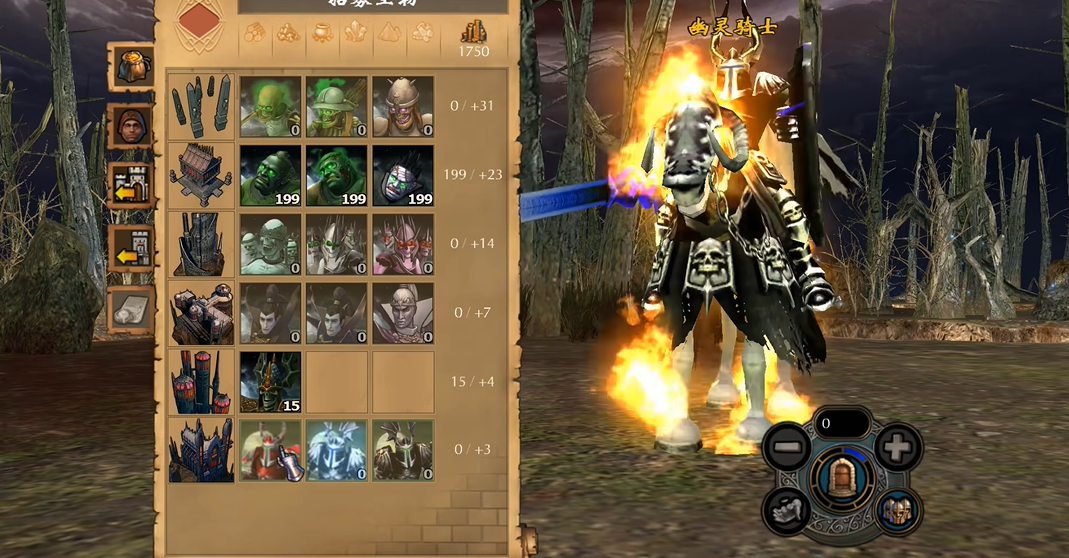The height and width of the screenshot is (558, 1069).
Task: Pick the horned-helmet skeleton warrior portrait
Action: coord(403,107)
